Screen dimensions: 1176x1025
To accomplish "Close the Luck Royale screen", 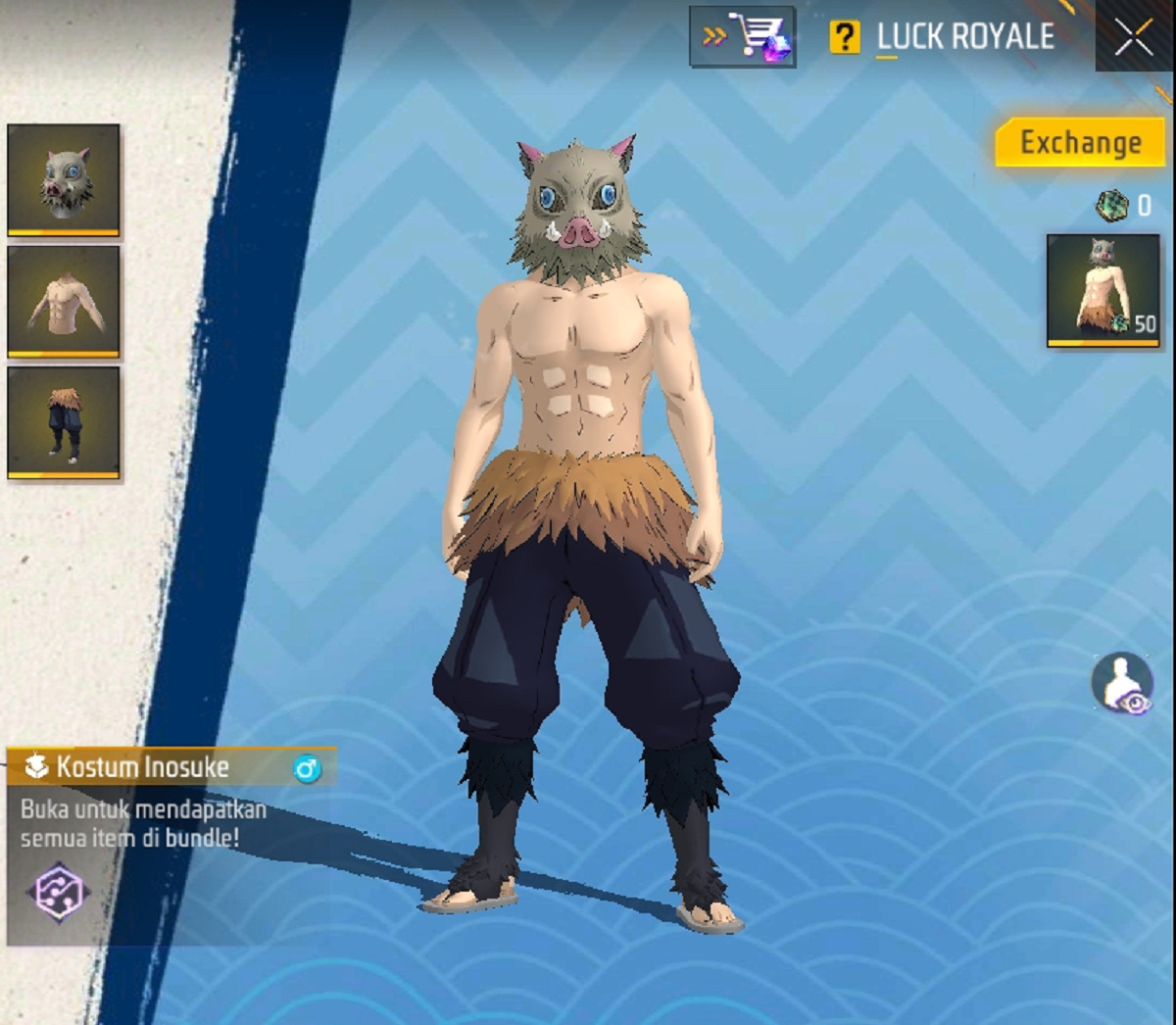I will (1134, 38).
